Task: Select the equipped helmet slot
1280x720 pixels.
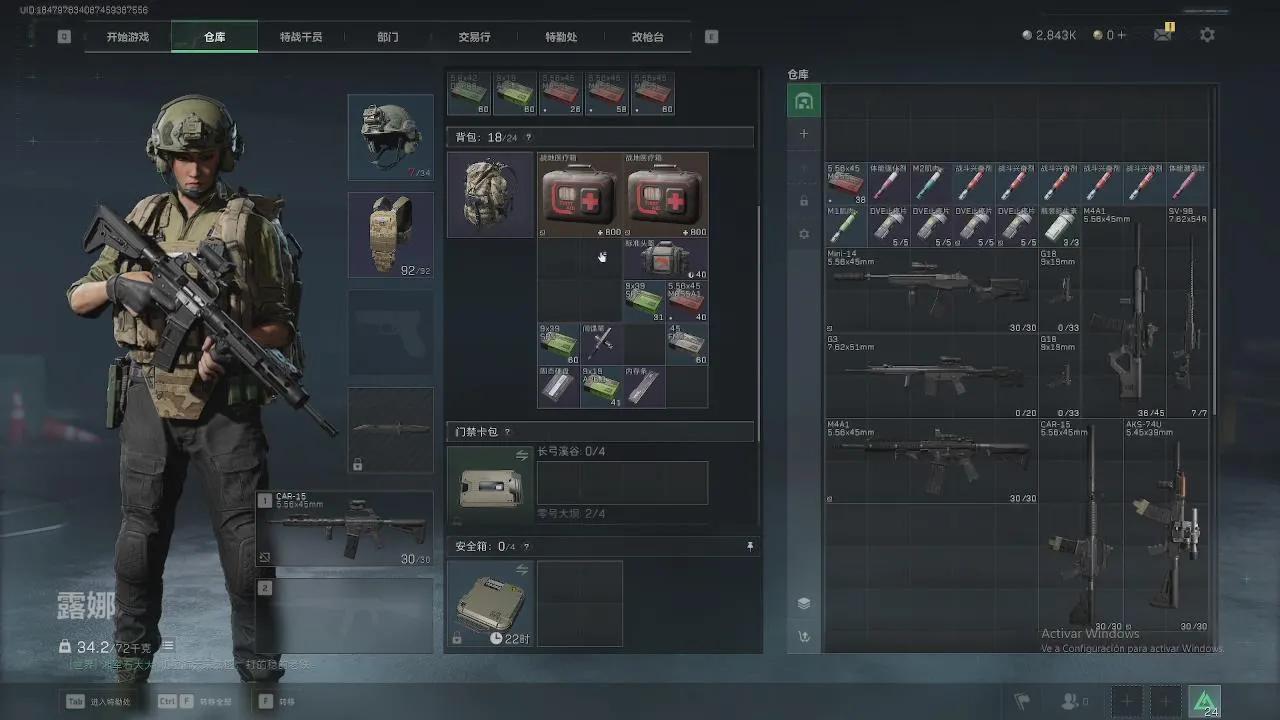Action: coord(390,137)
